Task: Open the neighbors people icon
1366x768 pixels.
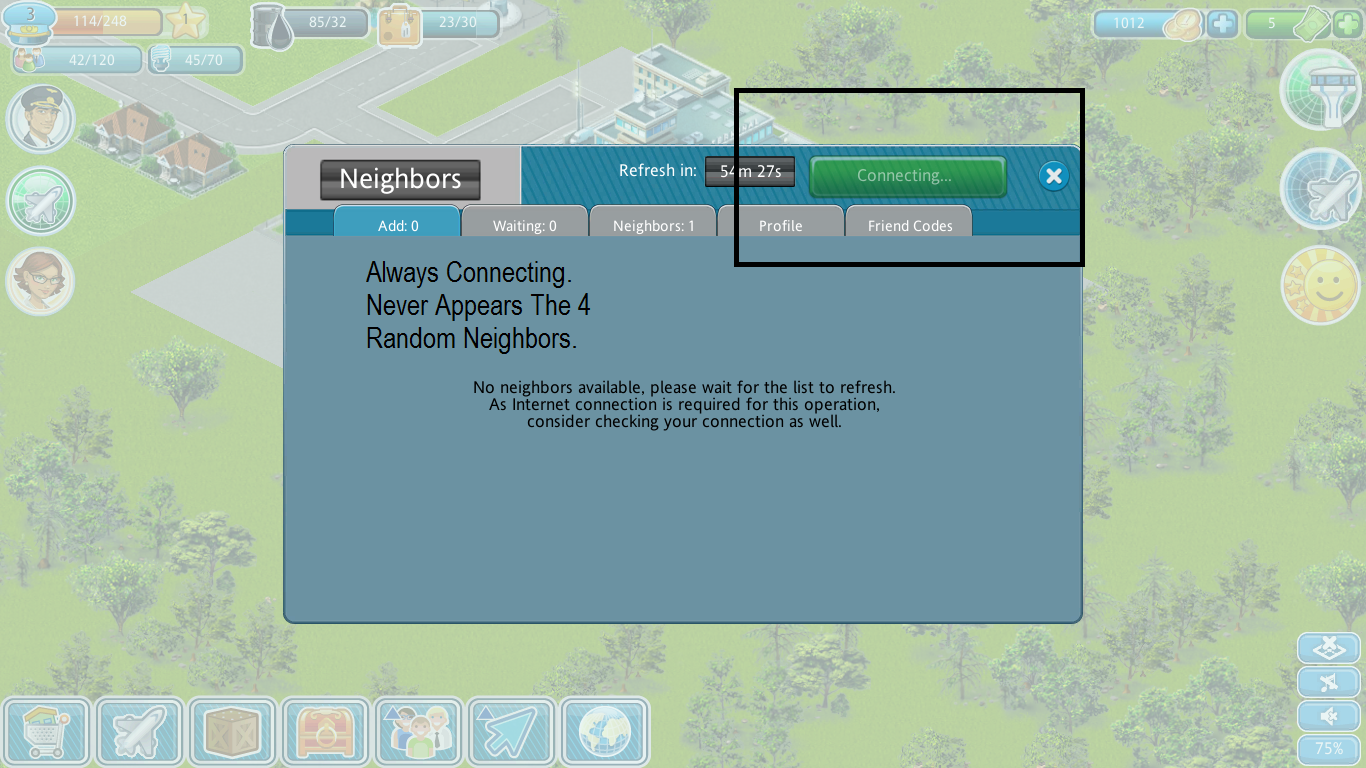Action: coord(418,732)
